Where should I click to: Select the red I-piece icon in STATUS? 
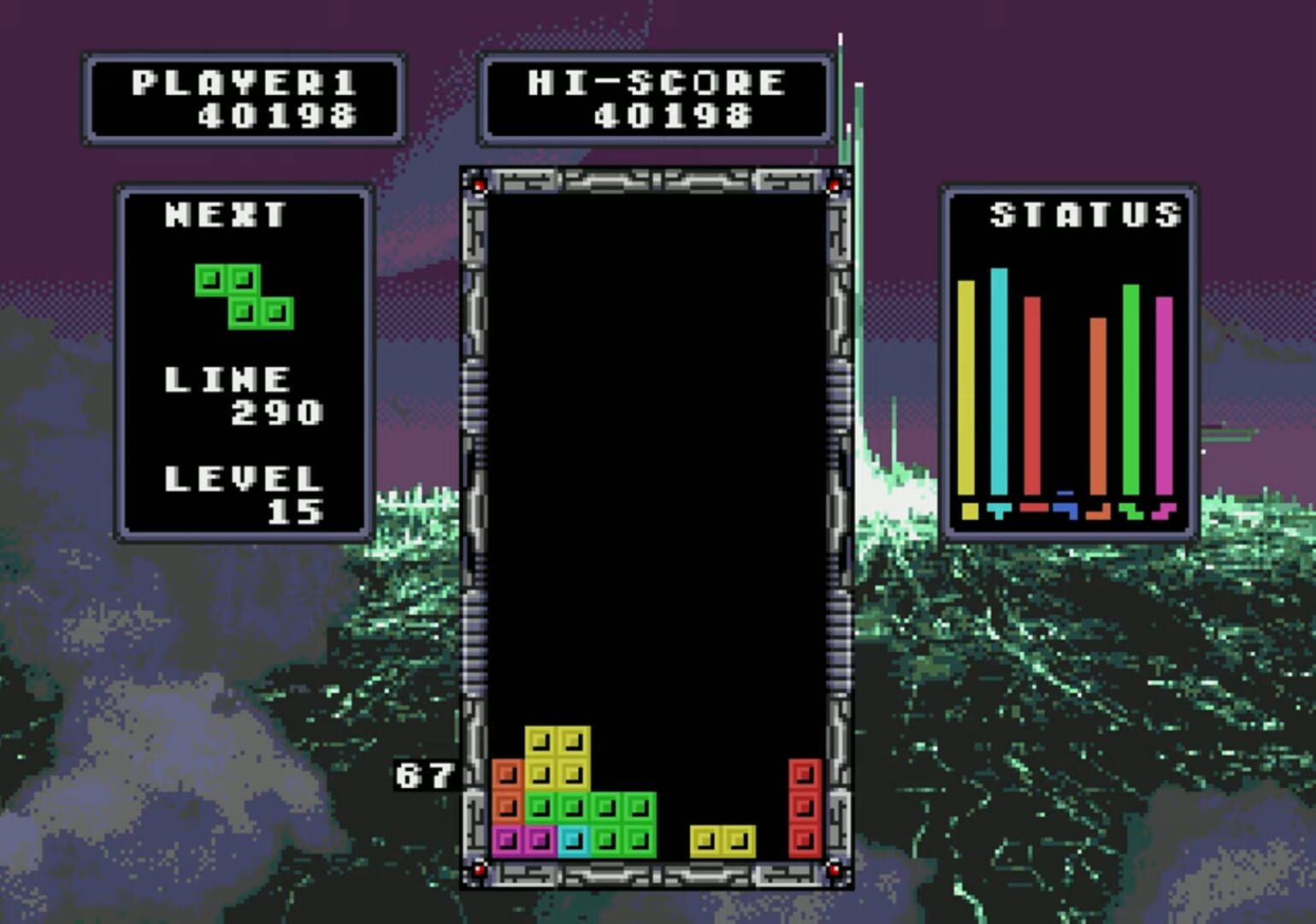click(x=1033, y=509)
